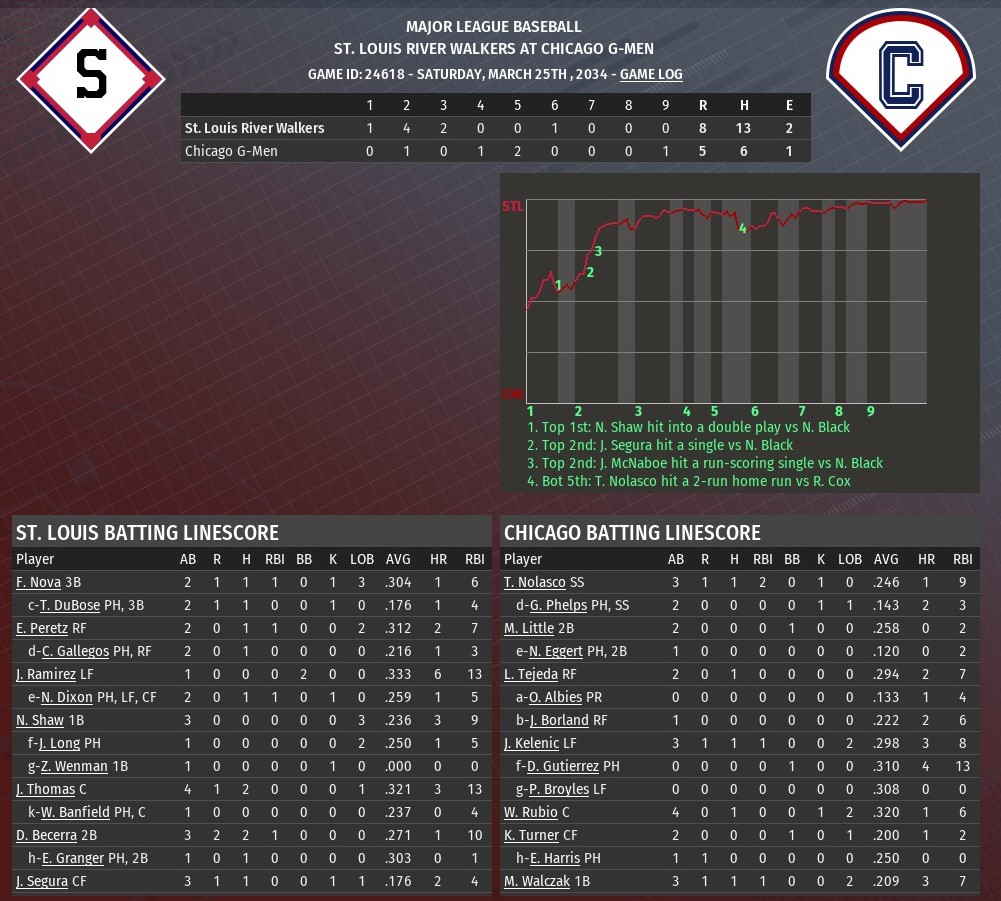Open F. Nova's player page
Viewport: 1001px width, 901px height.
coord(38,582)
